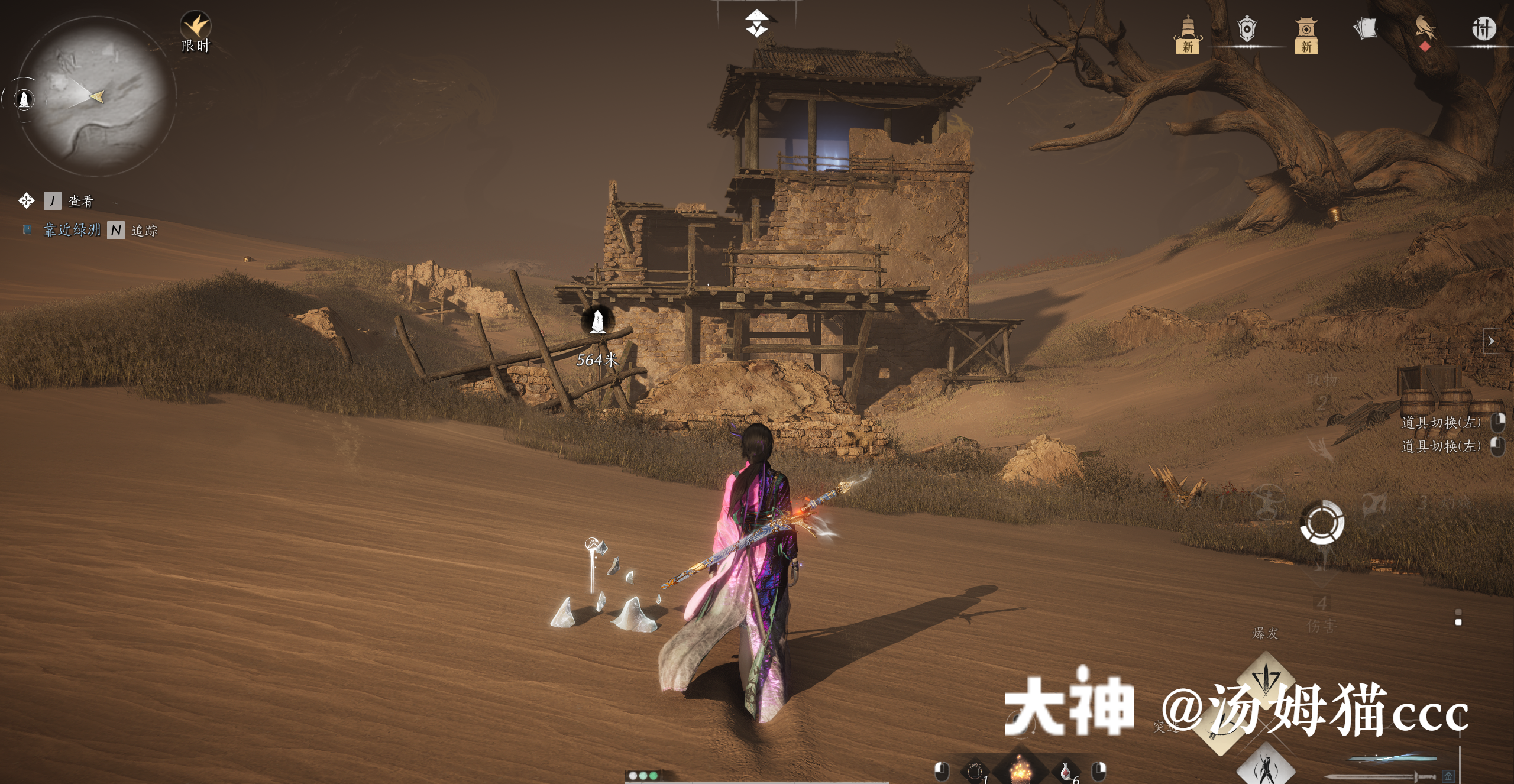
Task: Open the minimap in the top-left corner
Action: coord(98,95)
